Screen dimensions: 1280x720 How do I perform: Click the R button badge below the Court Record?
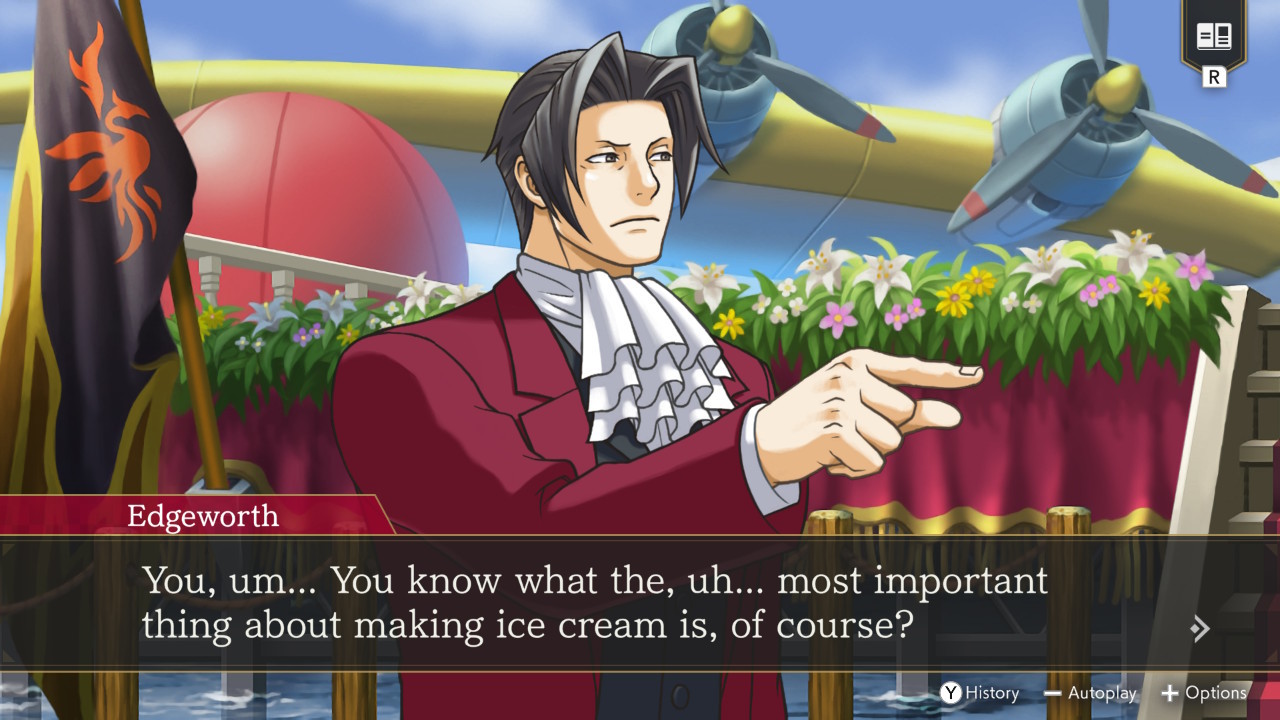pyautogui.click(x=1216, y=75)
